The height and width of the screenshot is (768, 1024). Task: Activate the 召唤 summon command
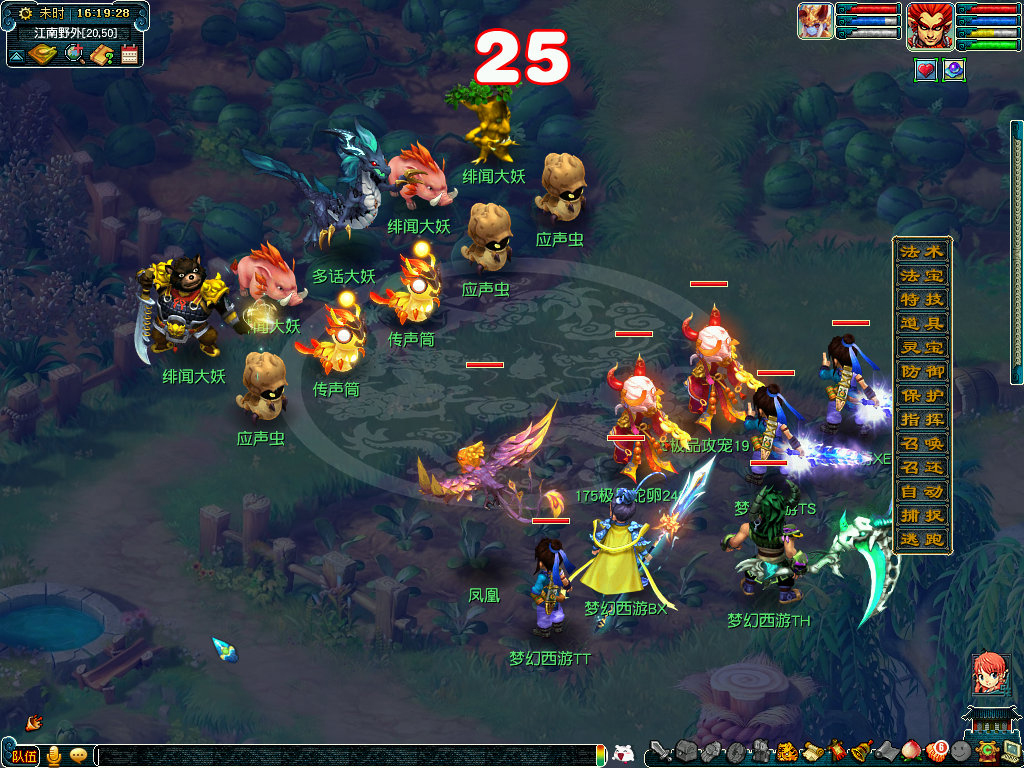click(920, 443)
